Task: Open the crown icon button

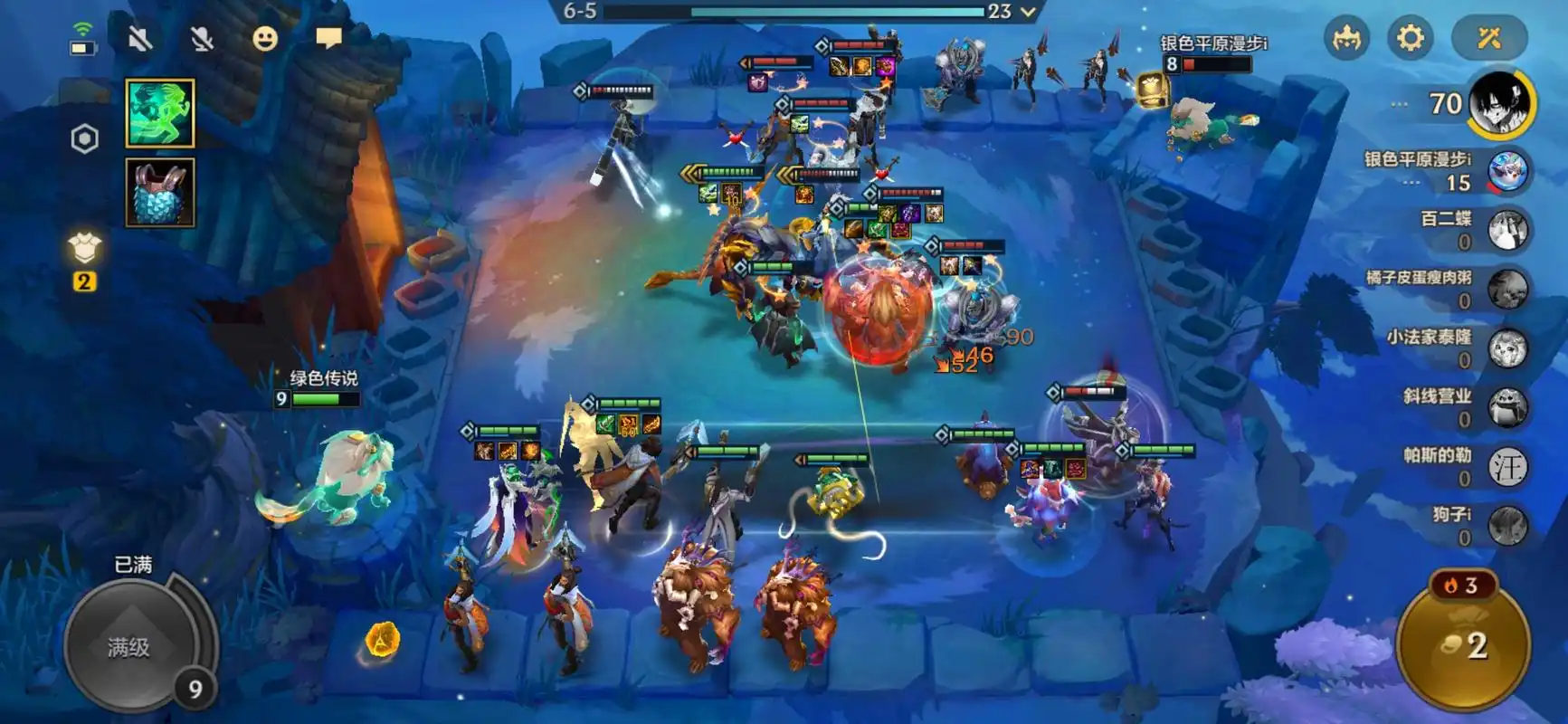Action: tap(1346, 38)
